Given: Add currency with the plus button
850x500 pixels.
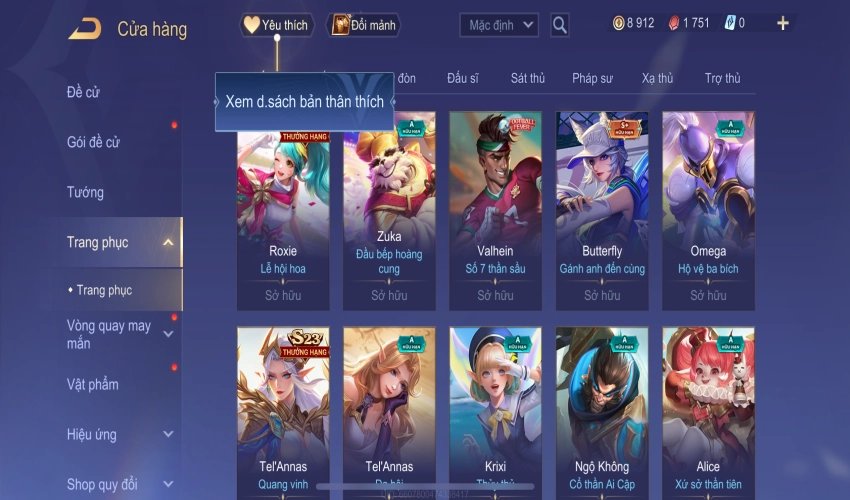Looking at the screenshot, I should [x=782, y=23].
